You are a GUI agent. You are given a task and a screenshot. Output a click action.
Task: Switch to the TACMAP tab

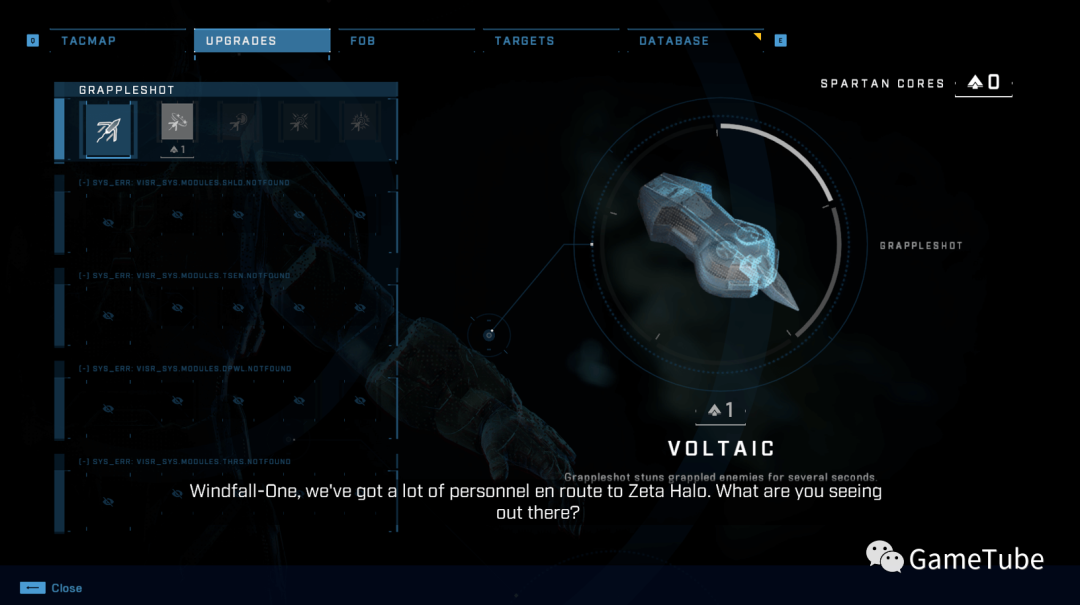click(89, 41)
